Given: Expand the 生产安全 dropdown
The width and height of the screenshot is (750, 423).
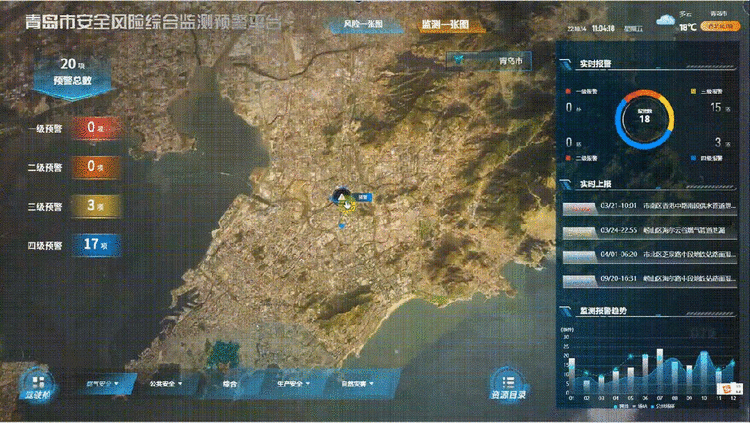Looking at the screenshot, I should point(291,382).
